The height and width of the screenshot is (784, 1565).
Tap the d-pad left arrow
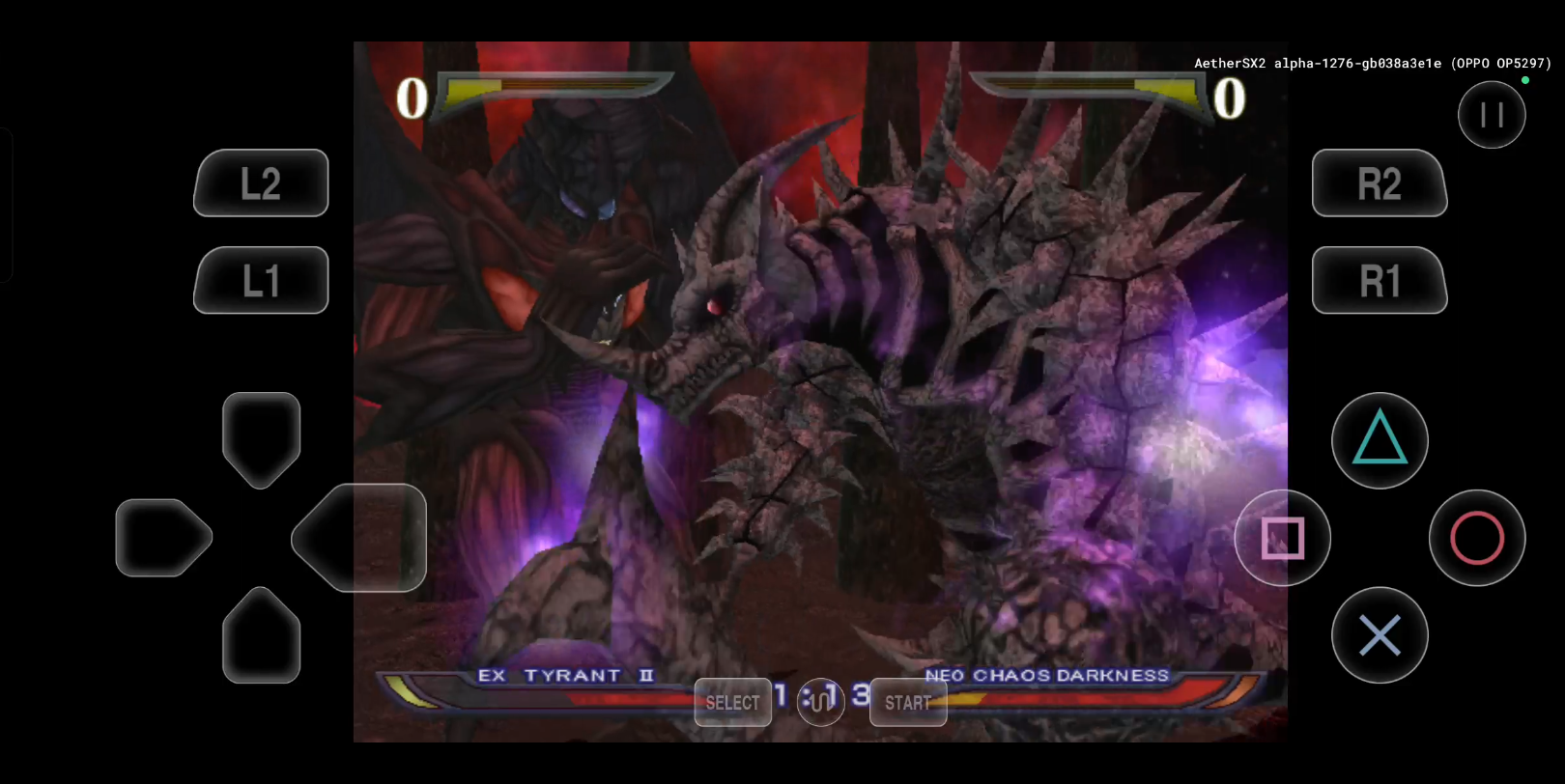(x=163, y=538)
